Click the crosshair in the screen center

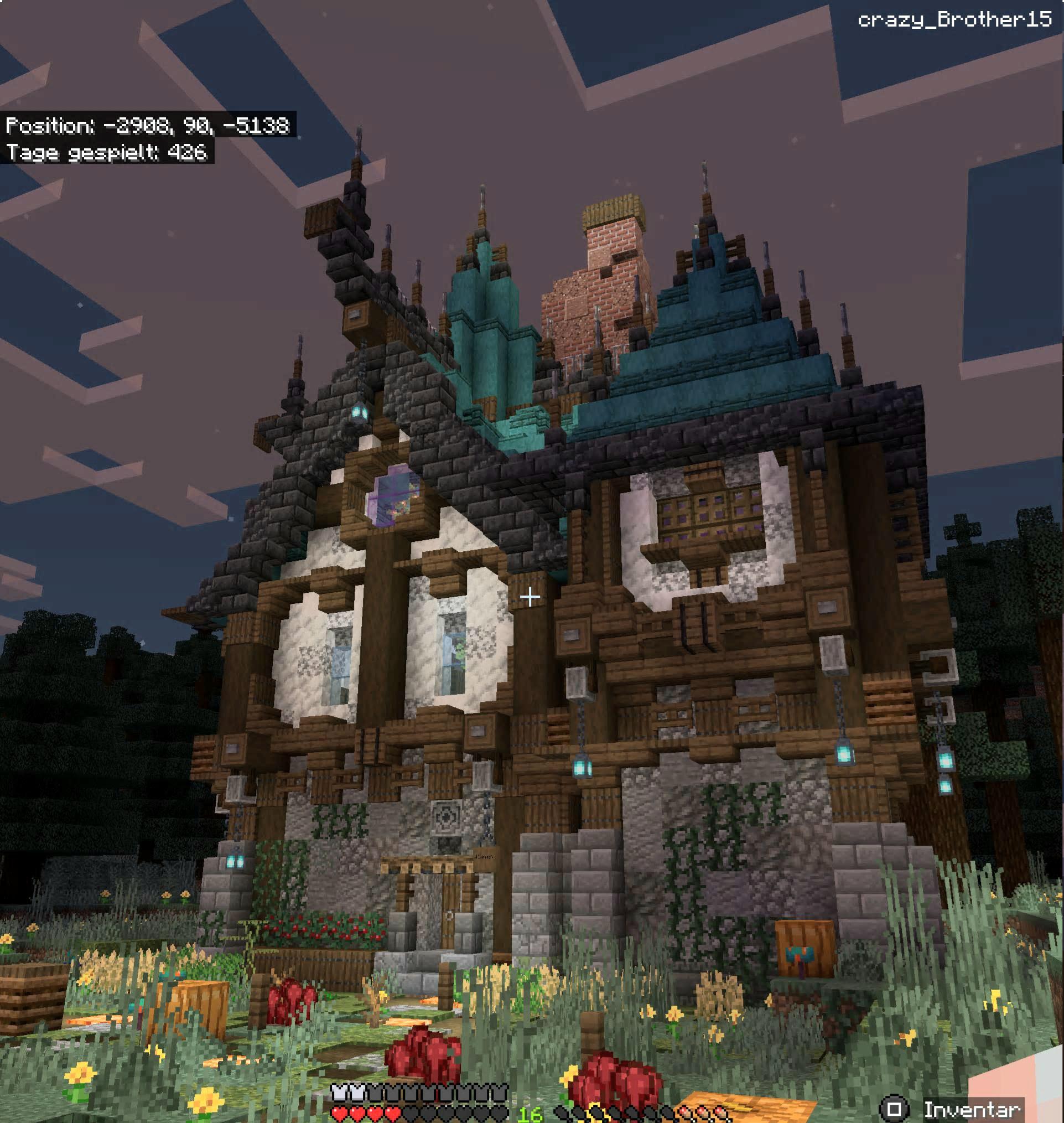(530, 597)
